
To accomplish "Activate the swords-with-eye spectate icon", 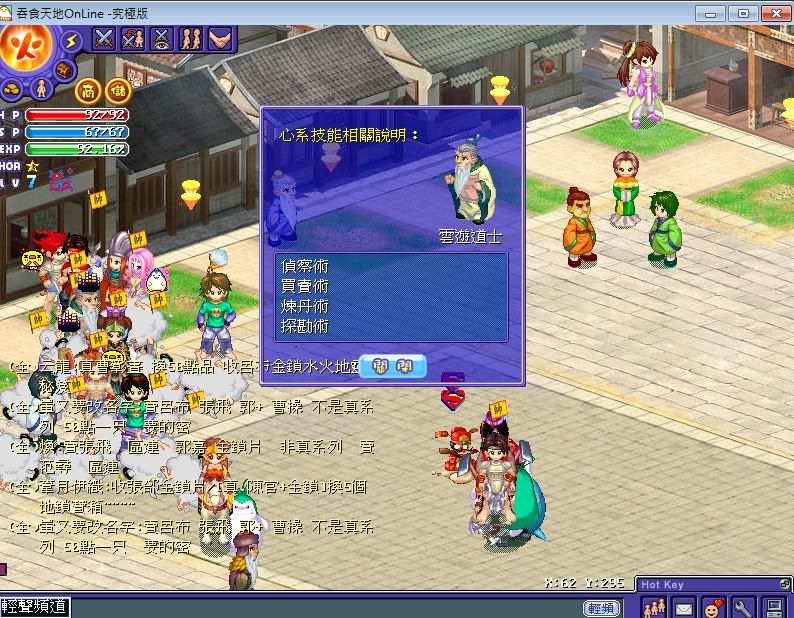I will point(161,39).
